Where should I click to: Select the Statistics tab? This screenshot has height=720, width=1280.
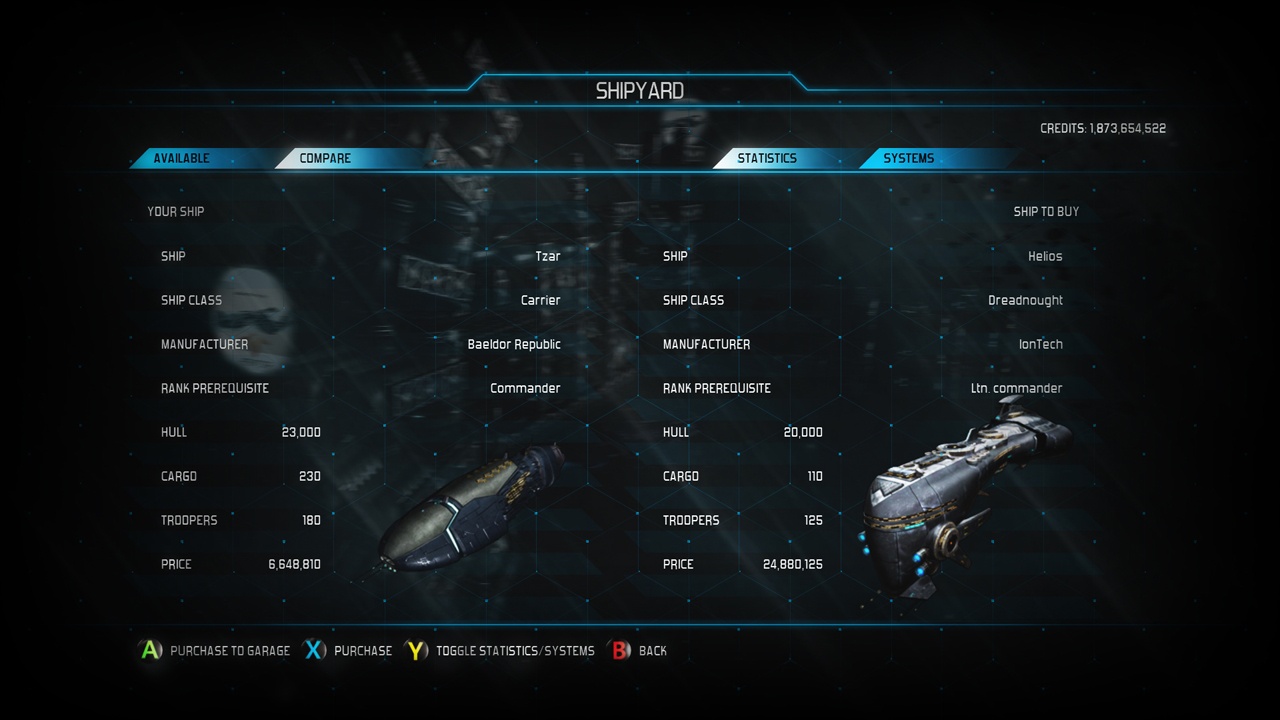click(767, 158)
